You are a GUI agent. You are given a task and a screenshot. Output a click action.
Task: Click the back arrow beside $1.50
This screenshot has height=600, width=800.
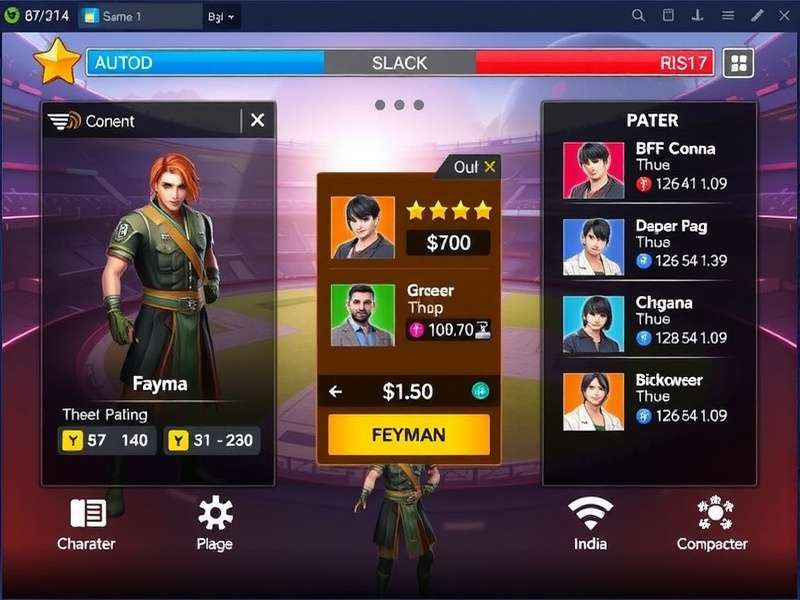pos(336,392)
